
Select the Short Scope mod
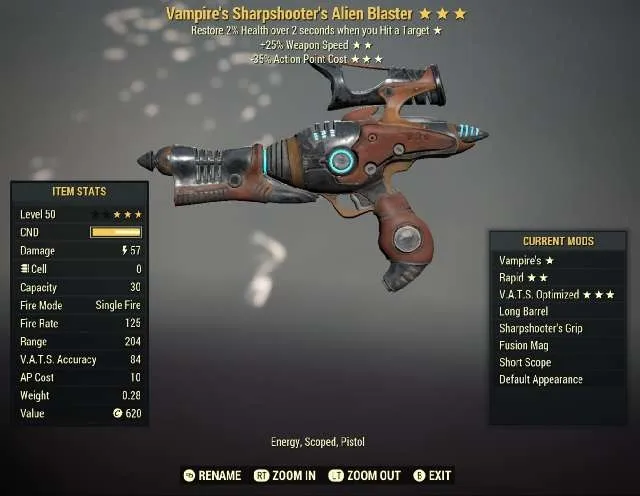525,362
